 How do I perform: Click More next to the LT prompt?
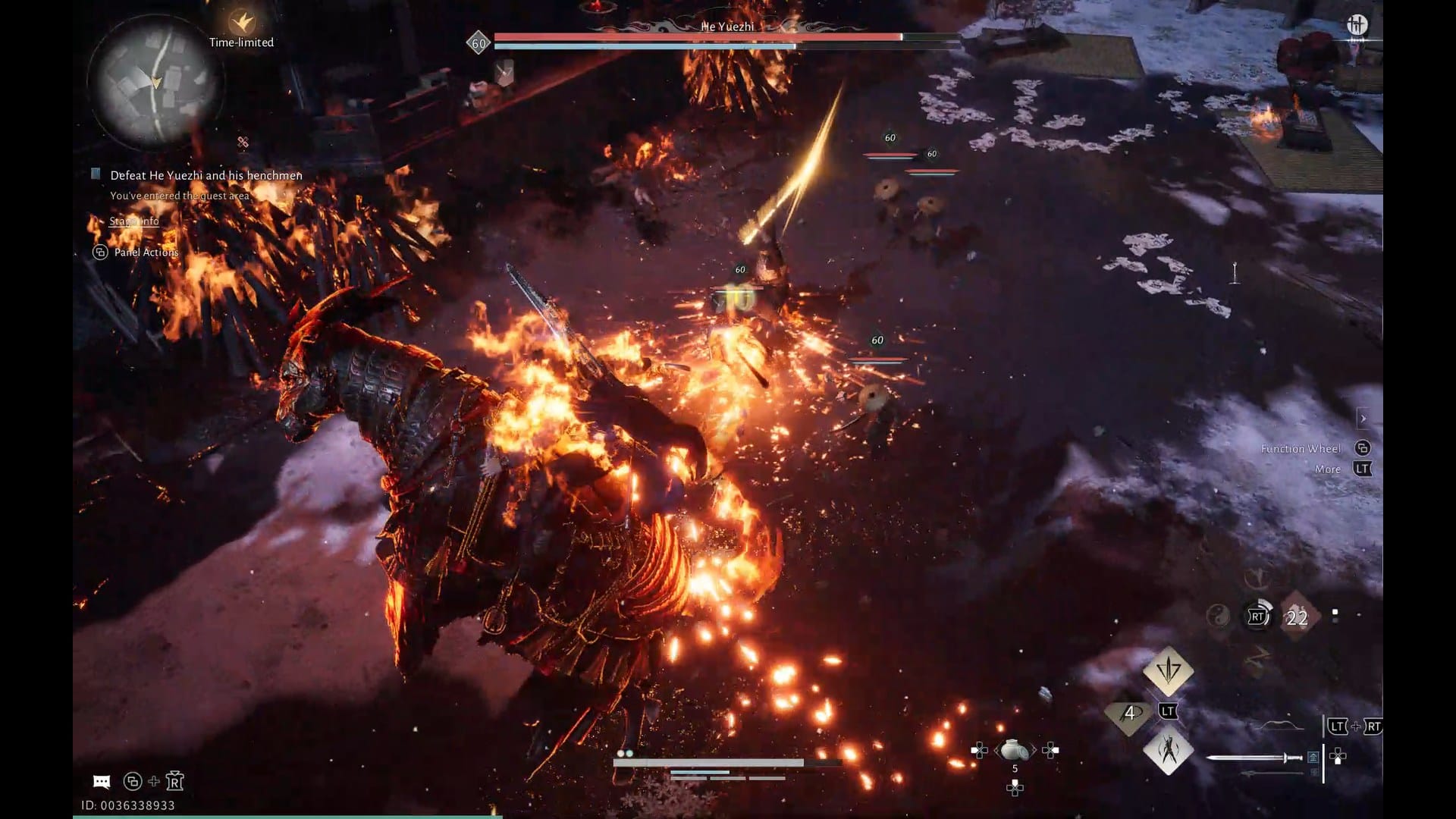click(x=1328, y=469)
